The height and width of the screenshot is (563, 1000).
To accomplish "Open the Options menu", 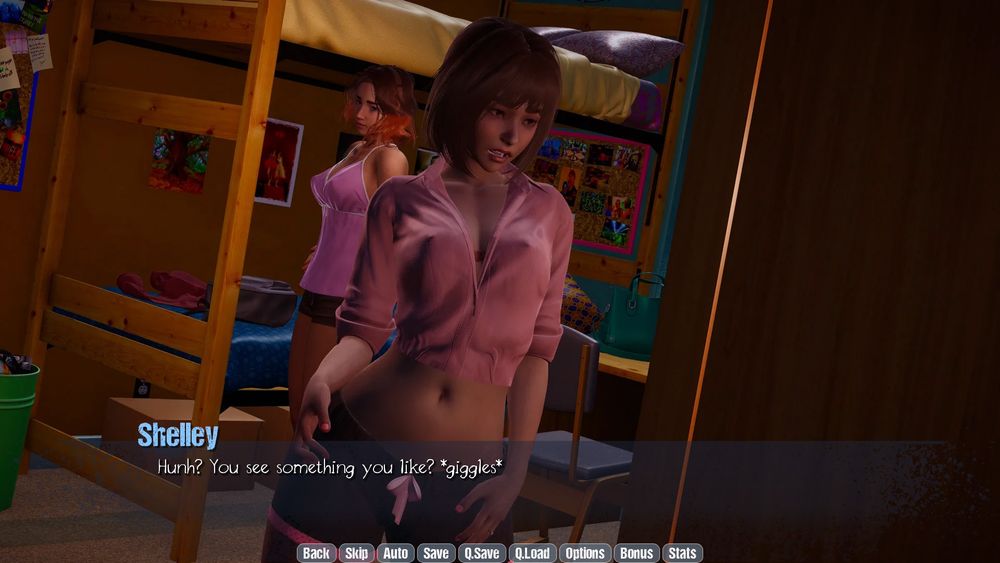I will point(585,553).
